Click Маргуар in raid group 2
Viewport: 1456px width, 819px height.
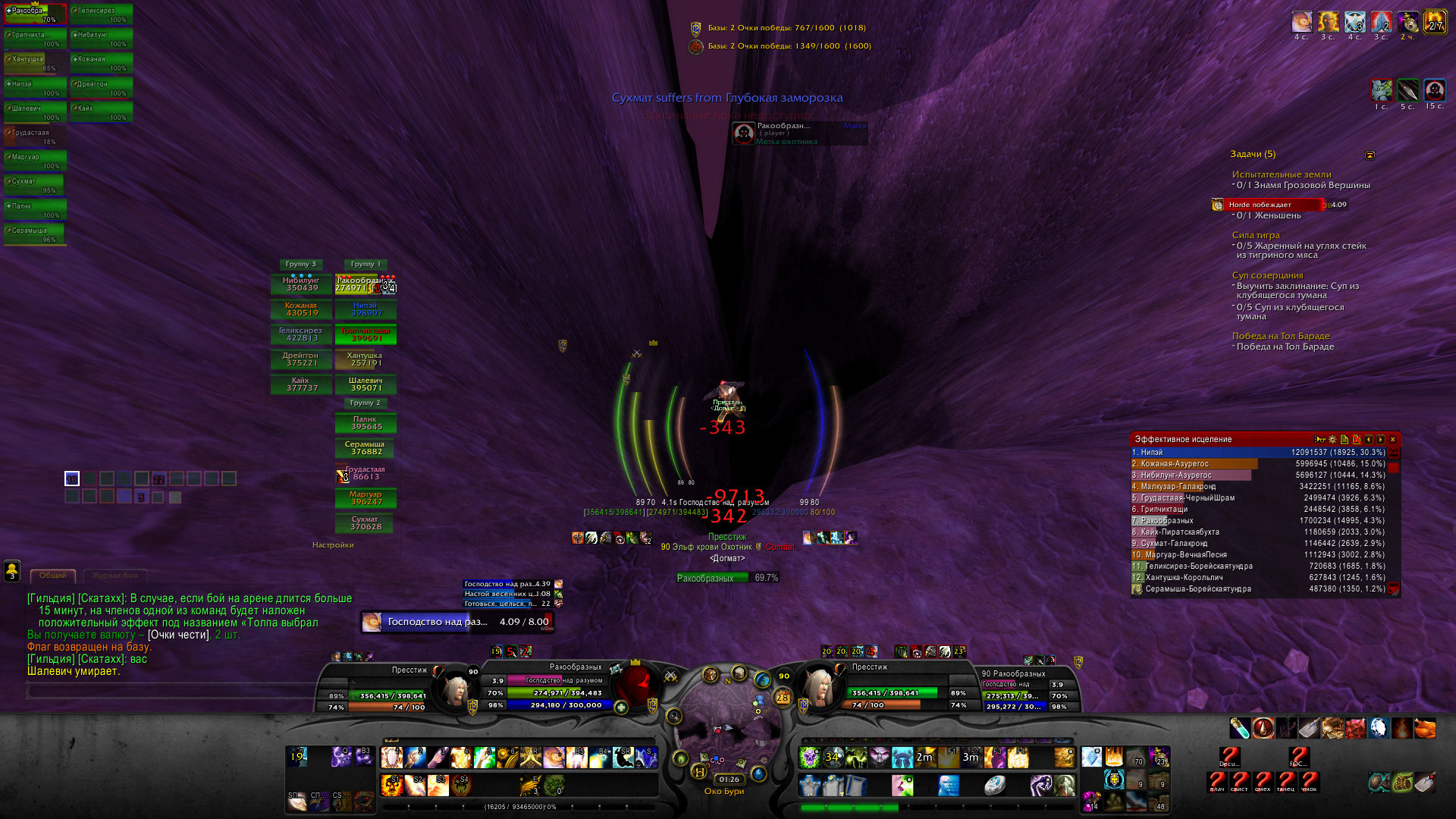[x=366, y=498]
